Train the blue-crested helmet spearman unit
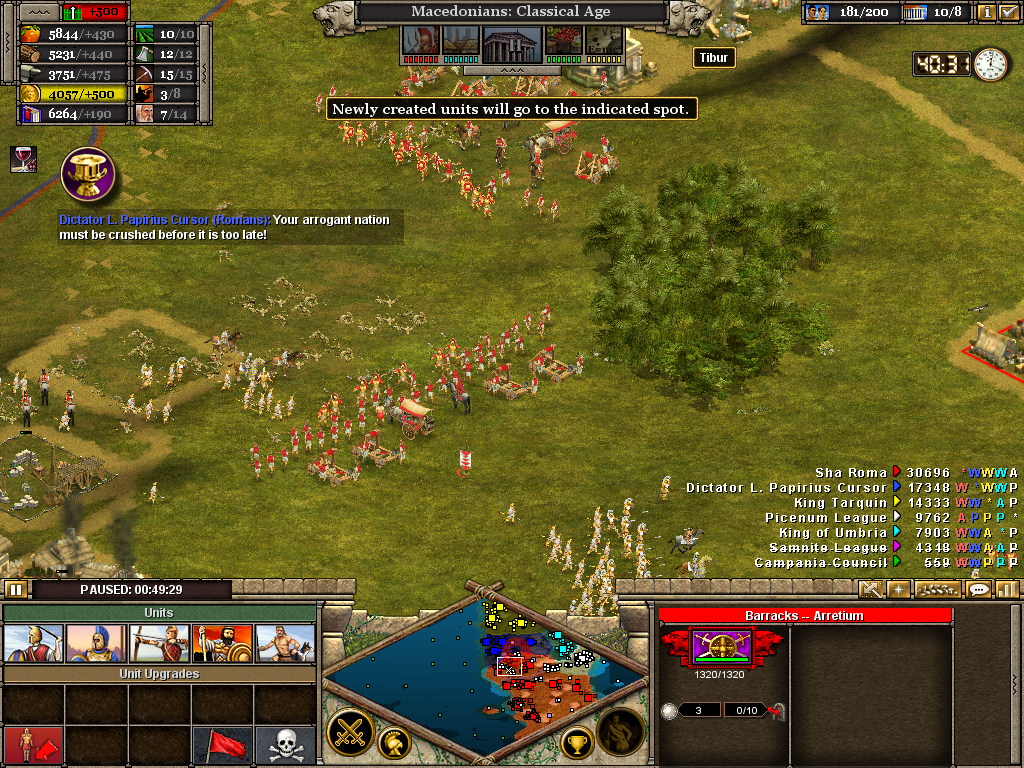1024x768 pixels. click(96, 644)
